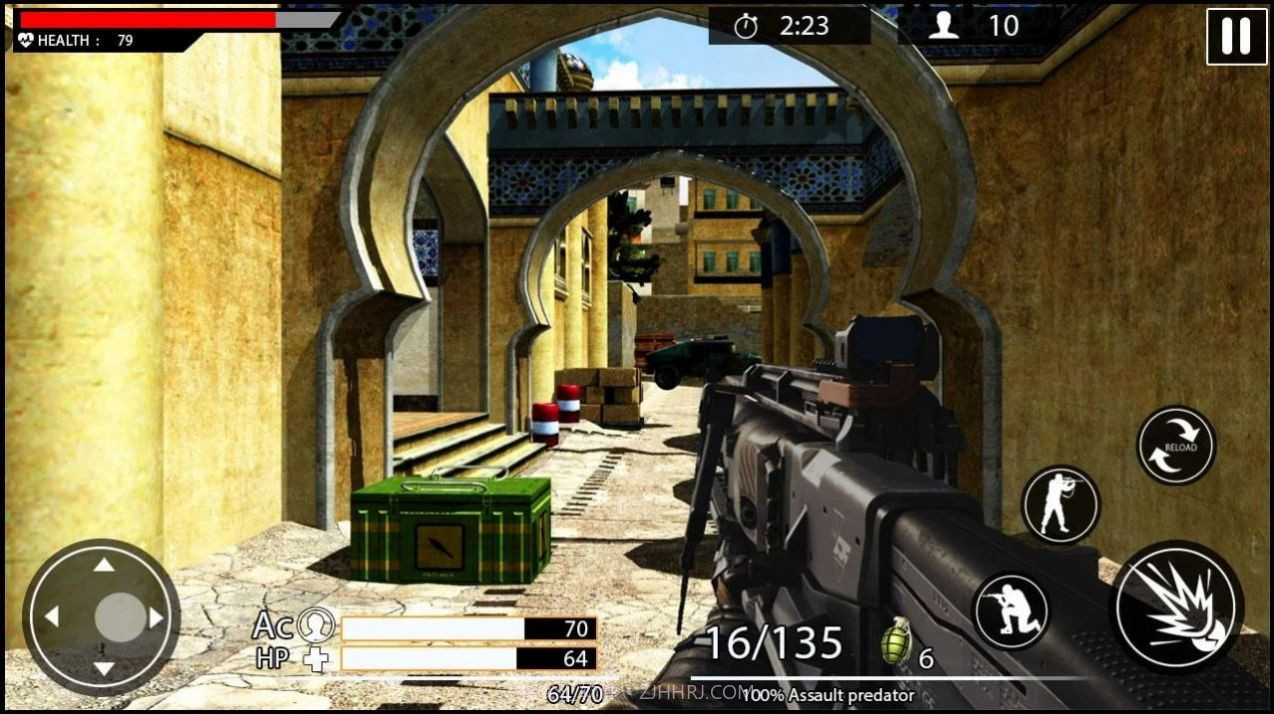This screenshot has width=1274, height=714.
Task: Click the joystick's down arrow
Action: [x=103, y=668]
